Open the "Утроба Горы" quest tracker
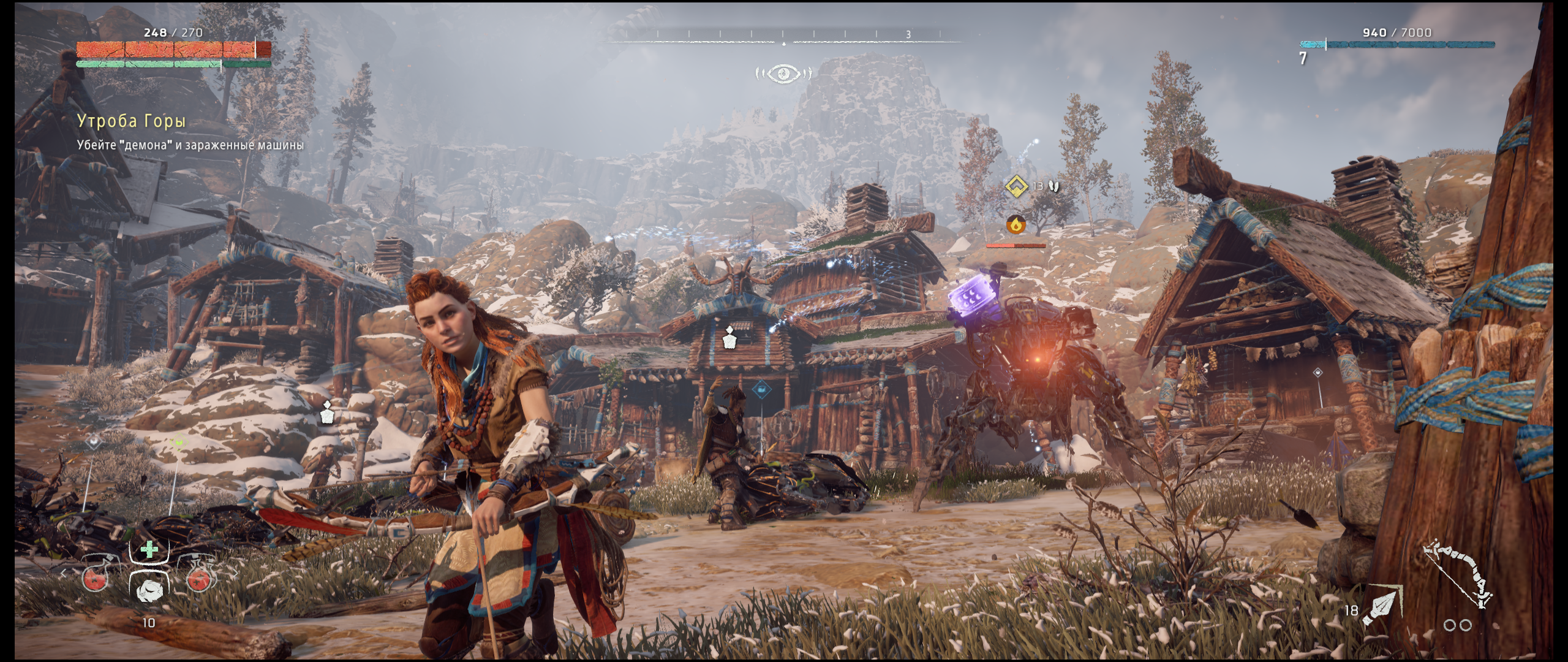Image resolution: width=1568 pixels, height=662 pixels. [132, 121]
